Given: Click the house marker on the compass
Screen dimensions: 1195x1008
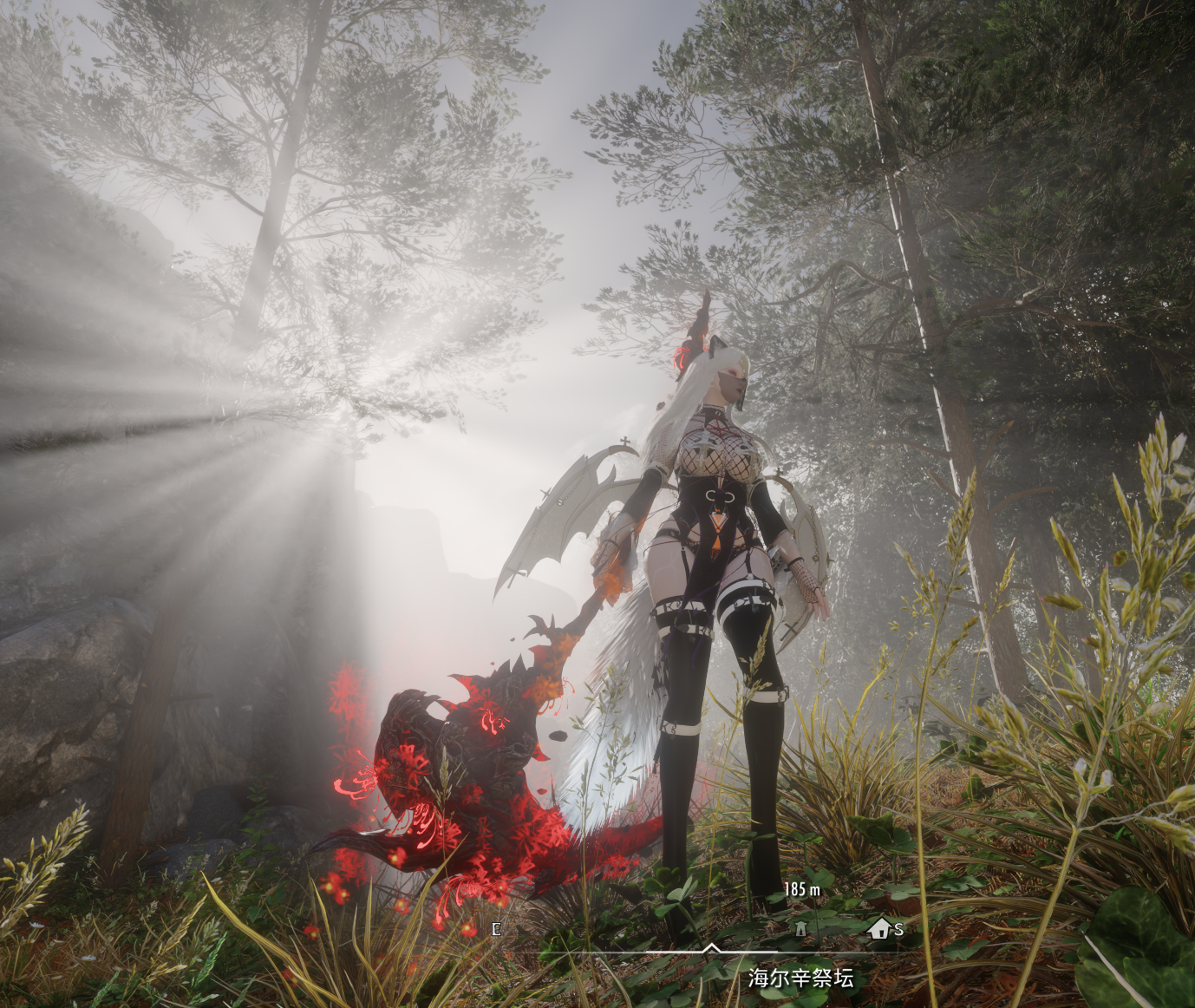Looking at the screenshot, I should (x=879, y=929).
